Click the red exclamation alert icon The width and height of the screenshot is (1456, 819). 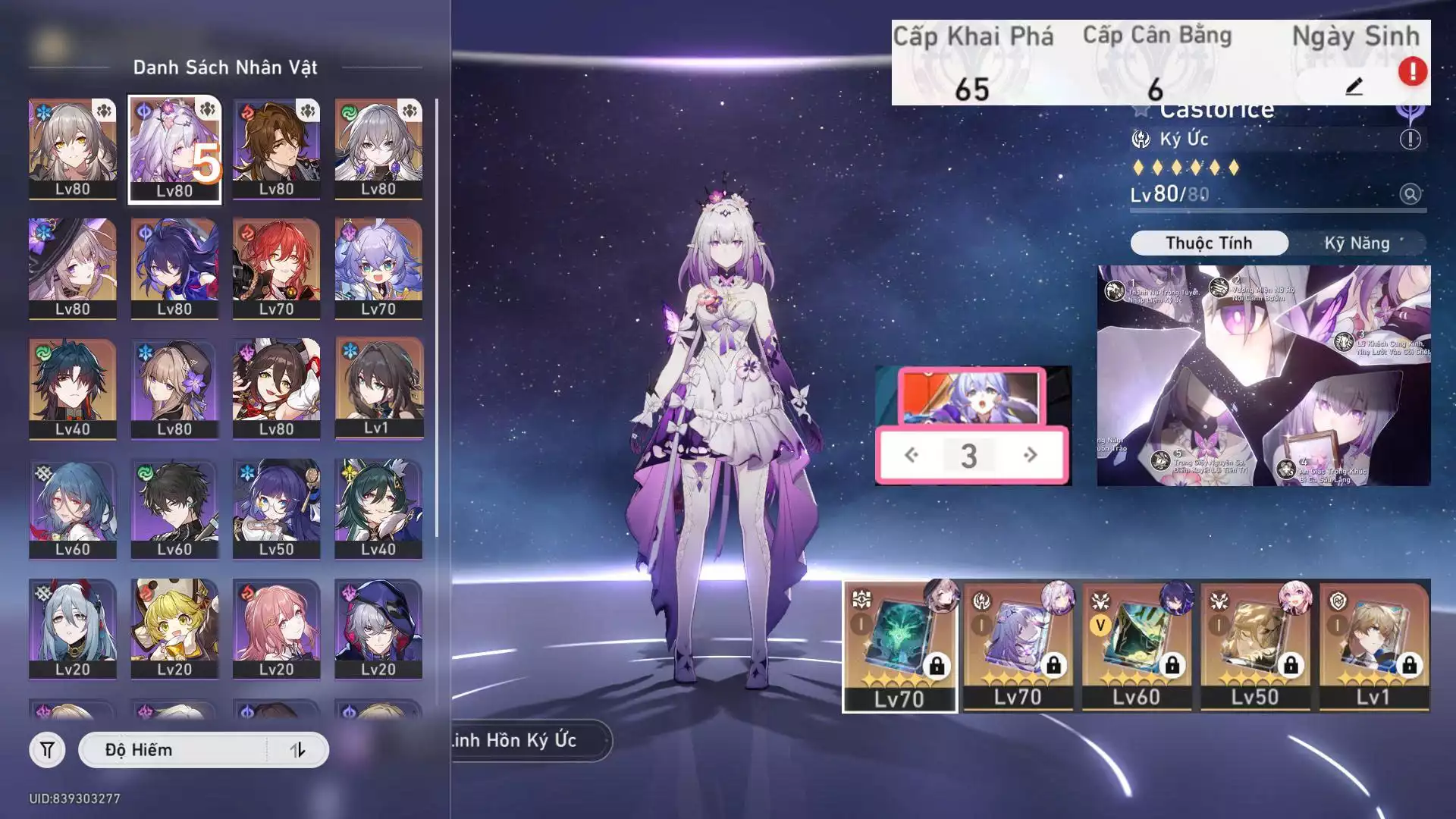point(1412,71)
